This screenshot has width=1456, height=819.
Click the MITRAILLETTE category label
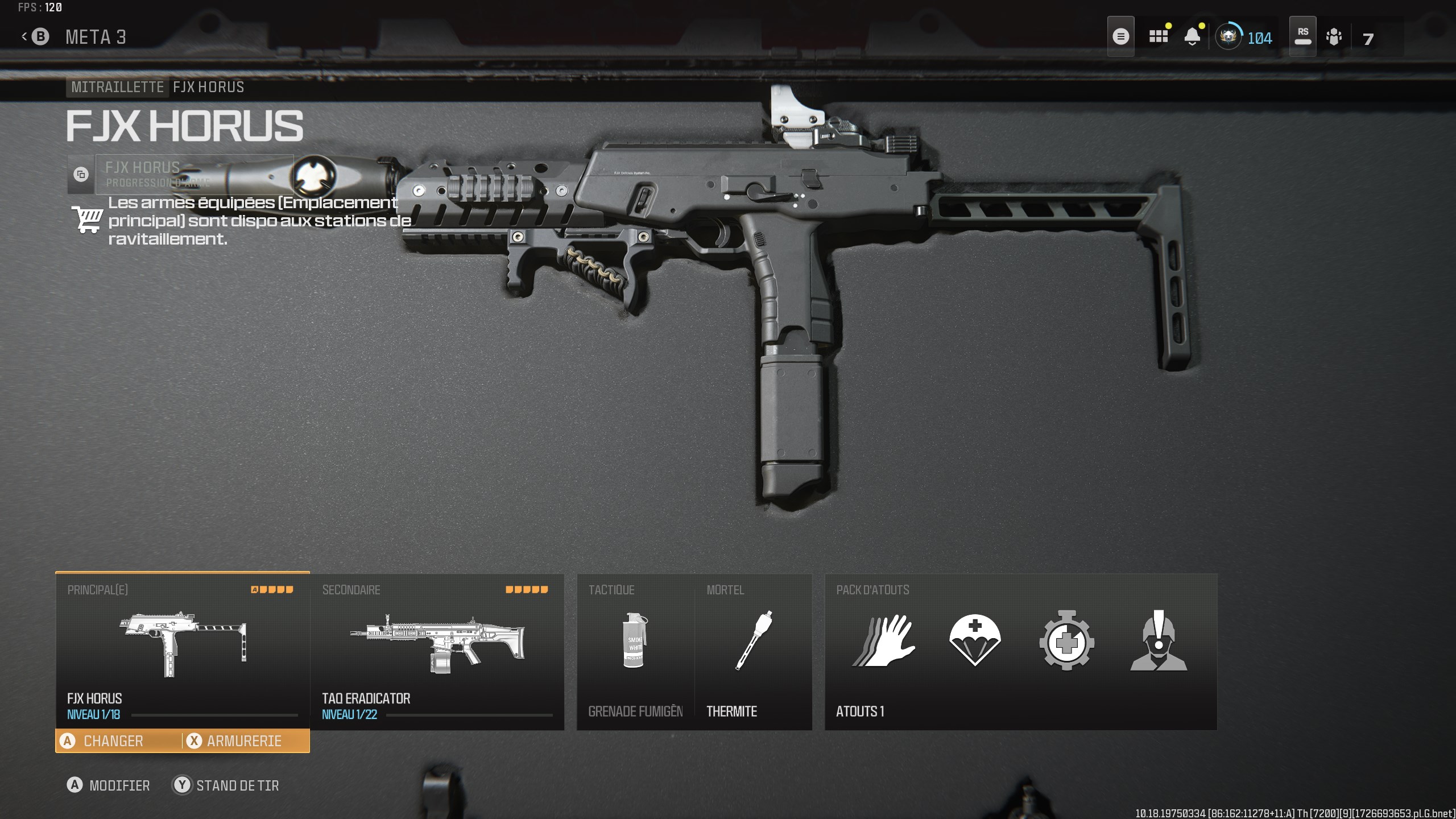[117, 87]
